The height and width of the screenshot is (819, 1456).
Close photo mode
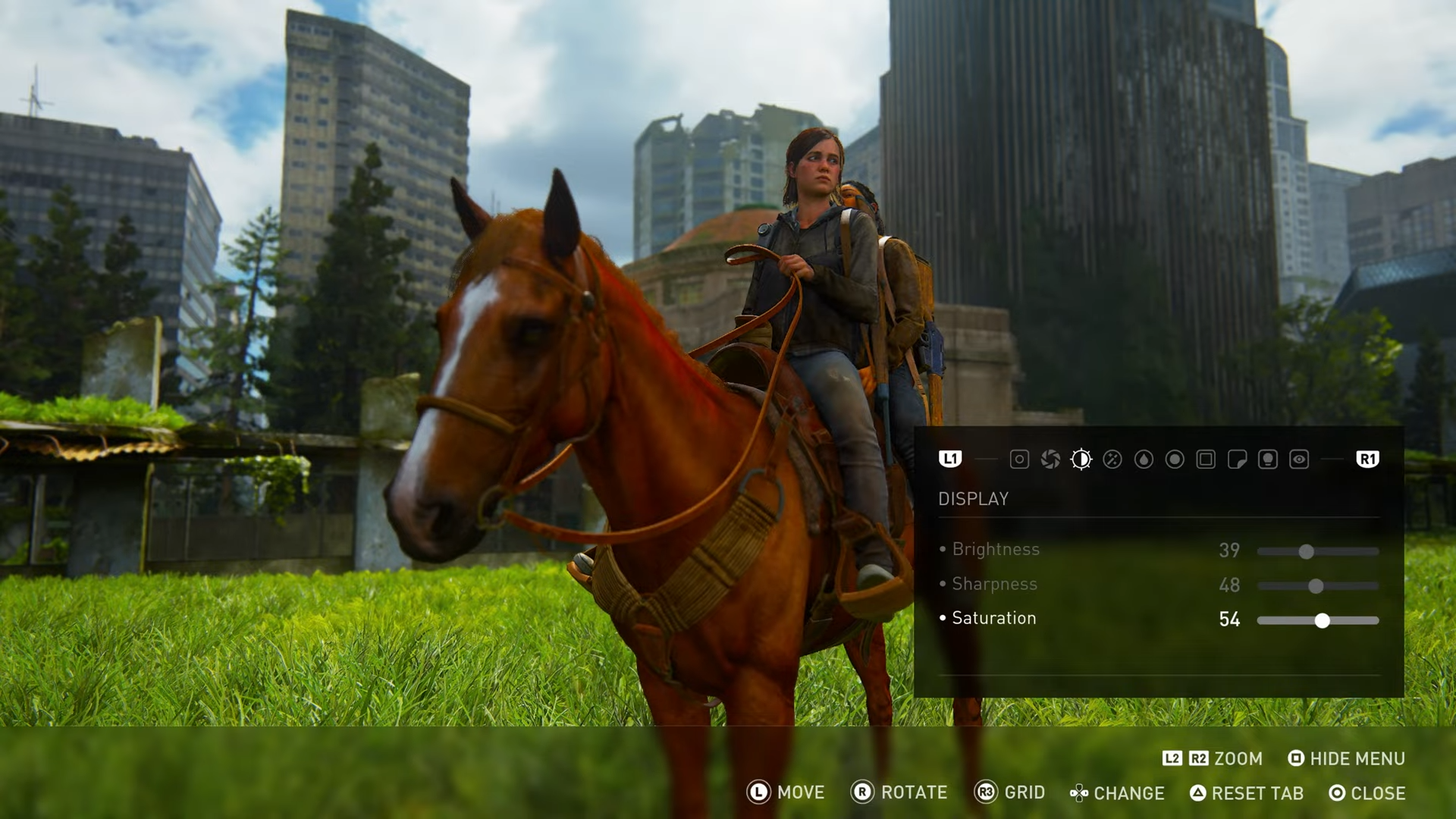point(1367,793)
